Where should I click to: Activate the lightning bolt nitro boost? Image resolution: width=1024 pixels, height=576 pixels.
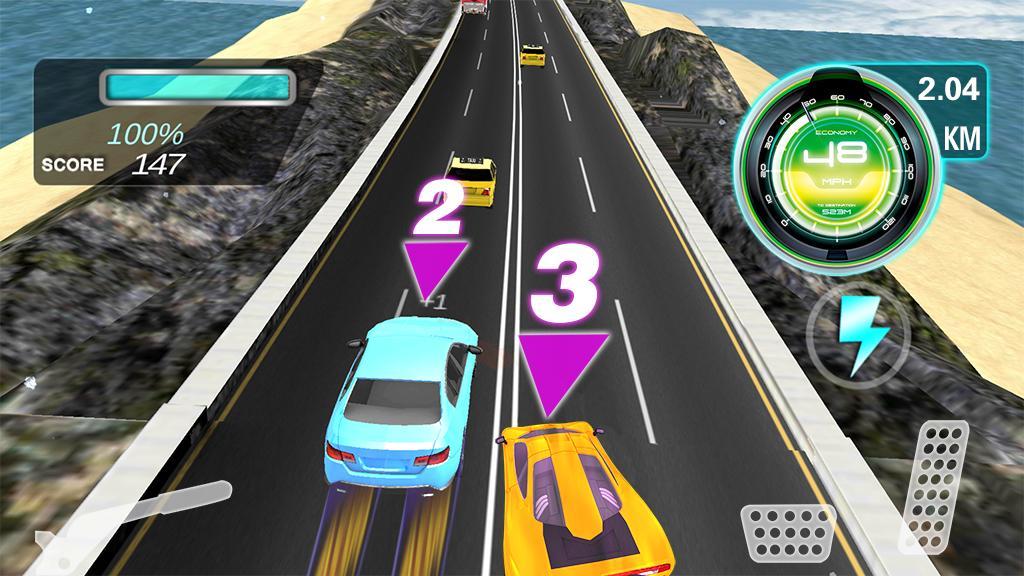pyautogui.click(x=857, y=333)
